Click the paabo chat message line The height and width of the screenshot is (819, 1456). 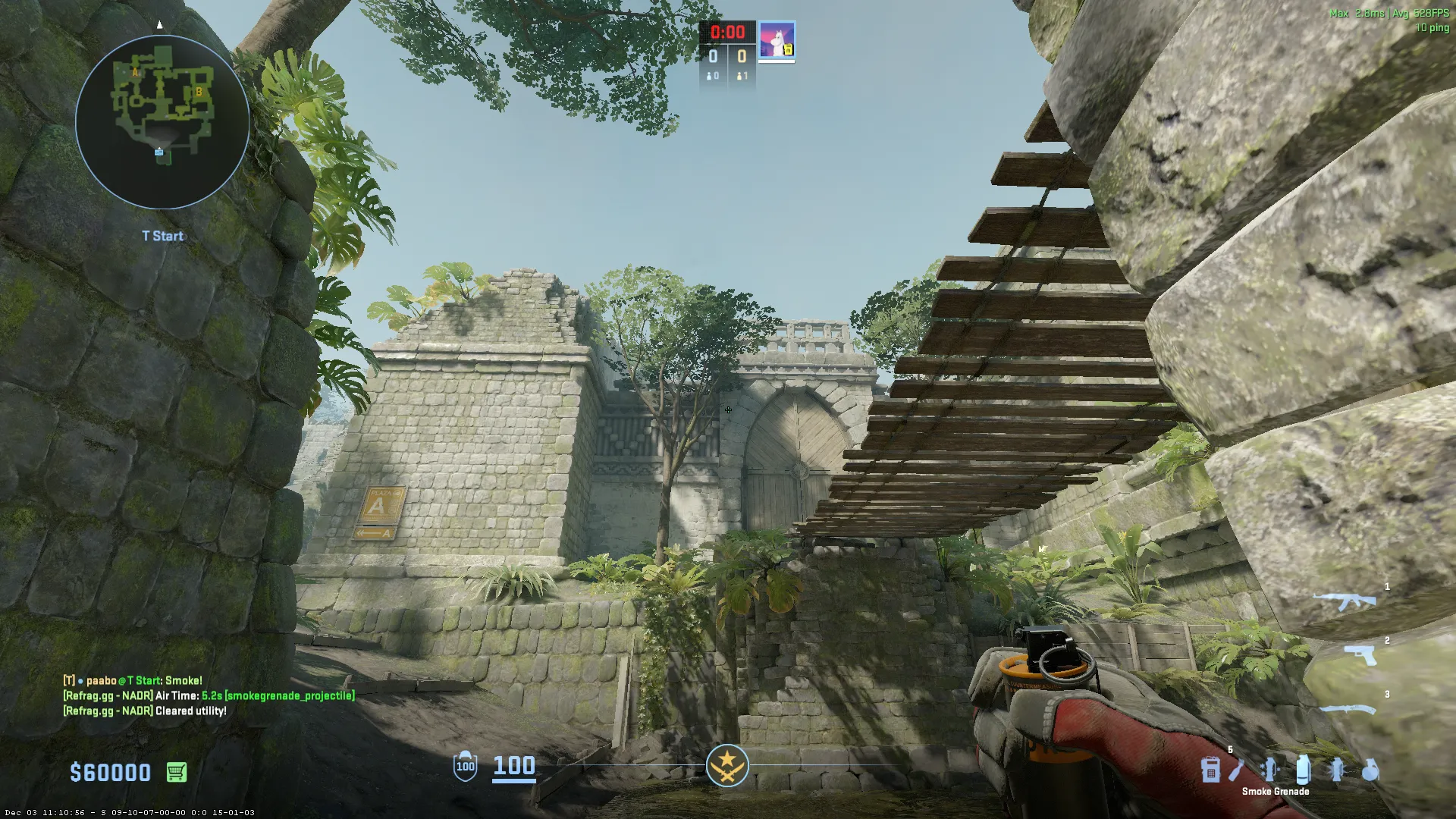pyautogui.click(x=133, y=680)
